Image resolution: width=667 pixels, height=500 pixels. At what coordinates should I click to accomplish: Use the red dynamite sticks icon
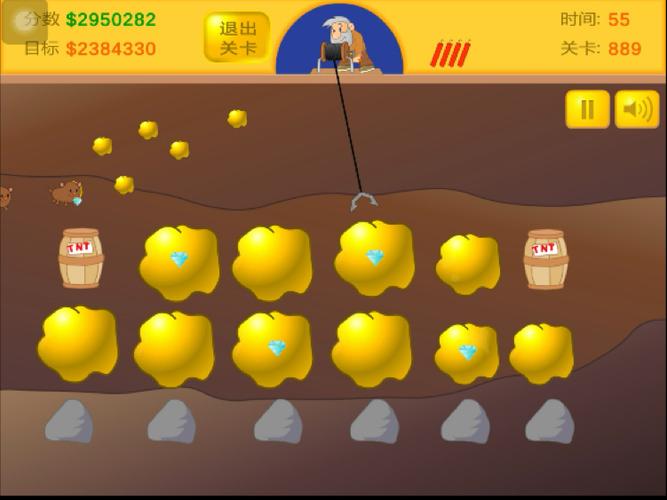[x=450, y=54]
